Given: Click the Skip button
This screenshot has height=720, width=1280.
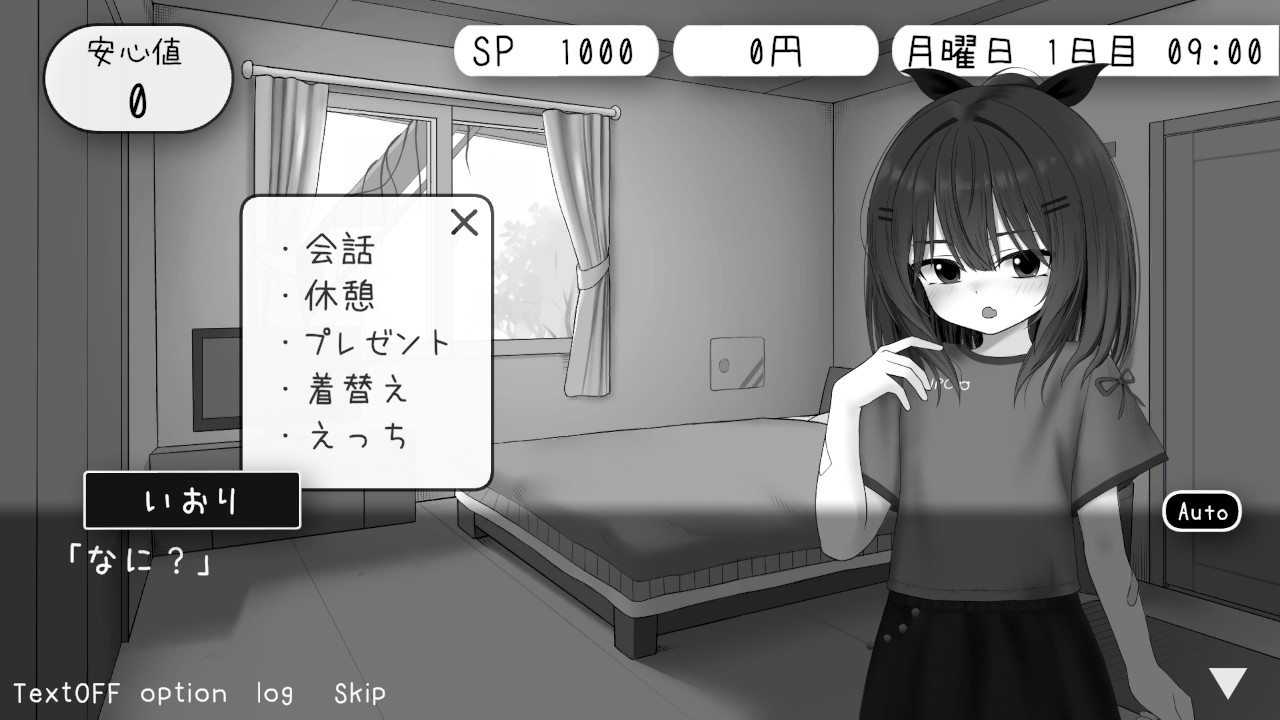Looking at the screenshot, I should coord(359,692).
